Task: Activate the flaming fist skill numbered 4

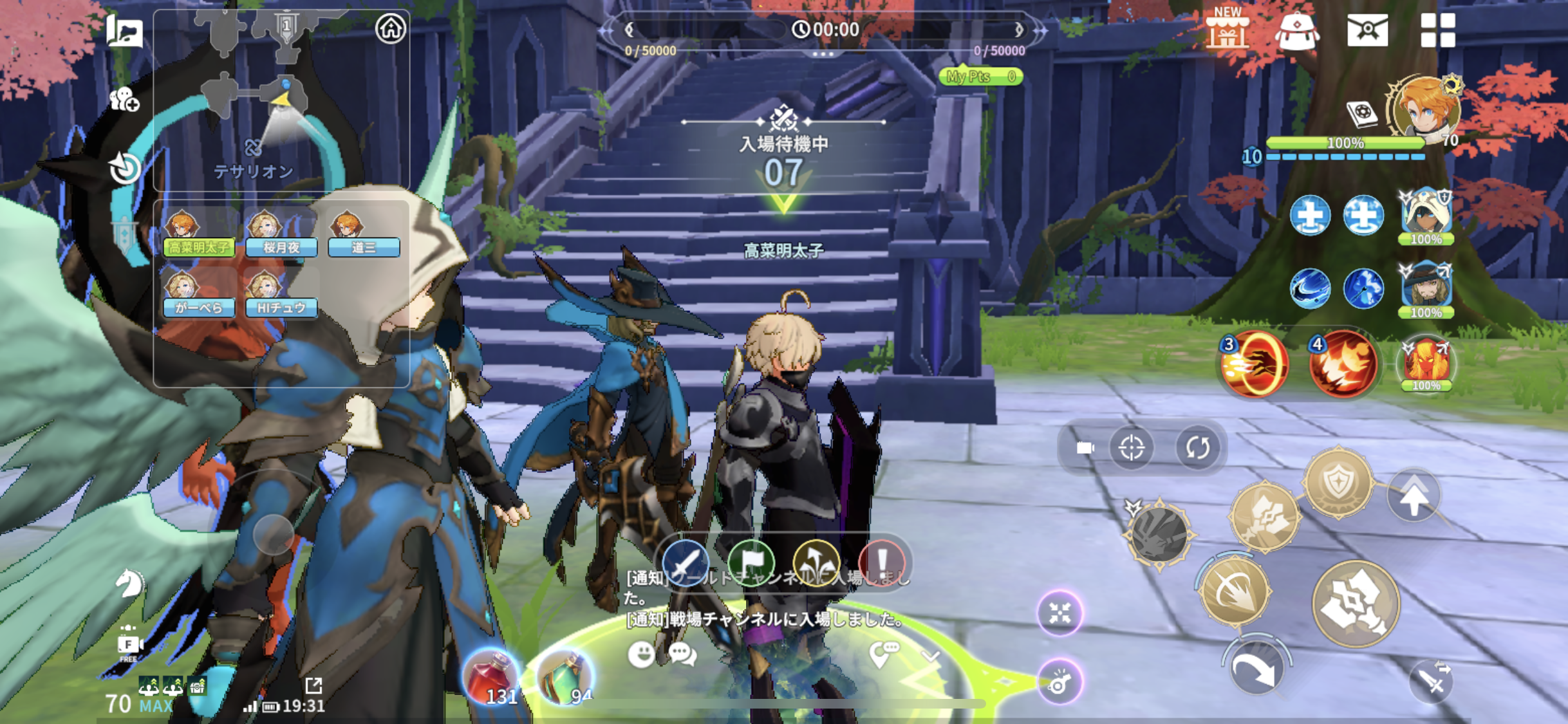Action: (1343, 365)
